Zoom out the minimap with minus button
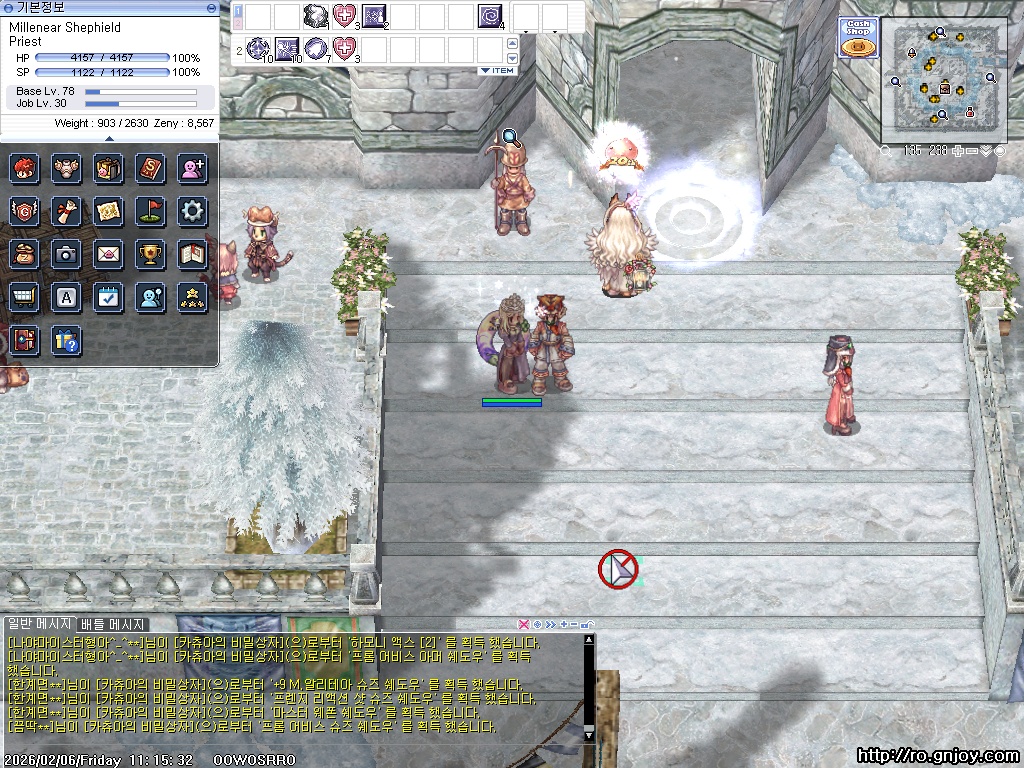 coord(971,151)
